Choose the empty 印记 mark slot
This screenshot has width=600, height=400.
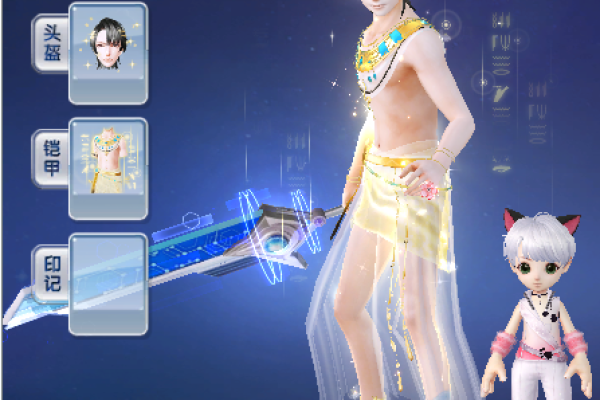(108, 284)
